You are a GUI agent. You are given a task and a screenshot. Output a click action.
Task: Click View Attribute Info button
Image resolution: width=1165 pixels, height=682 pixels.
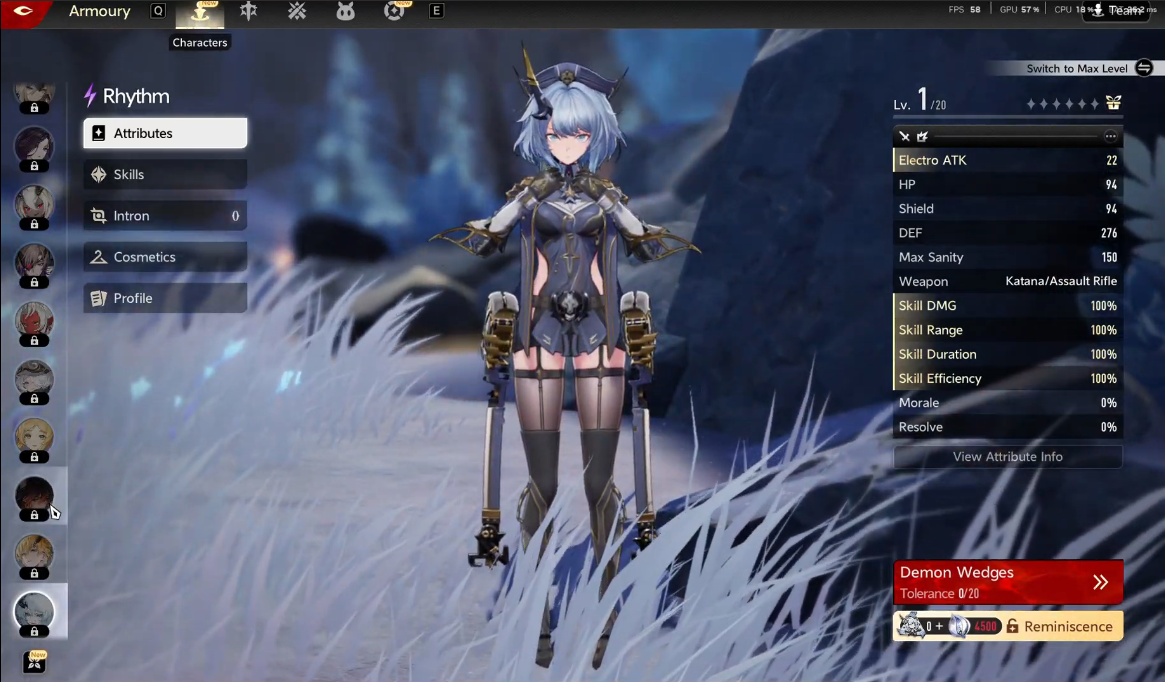(1007, 457)
